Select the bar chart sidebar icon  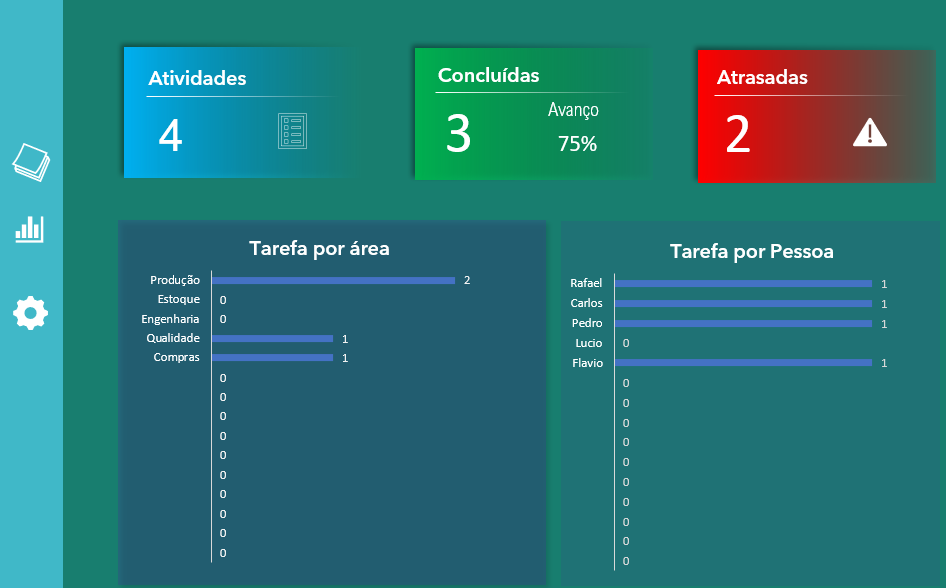(x=30, y=230)
